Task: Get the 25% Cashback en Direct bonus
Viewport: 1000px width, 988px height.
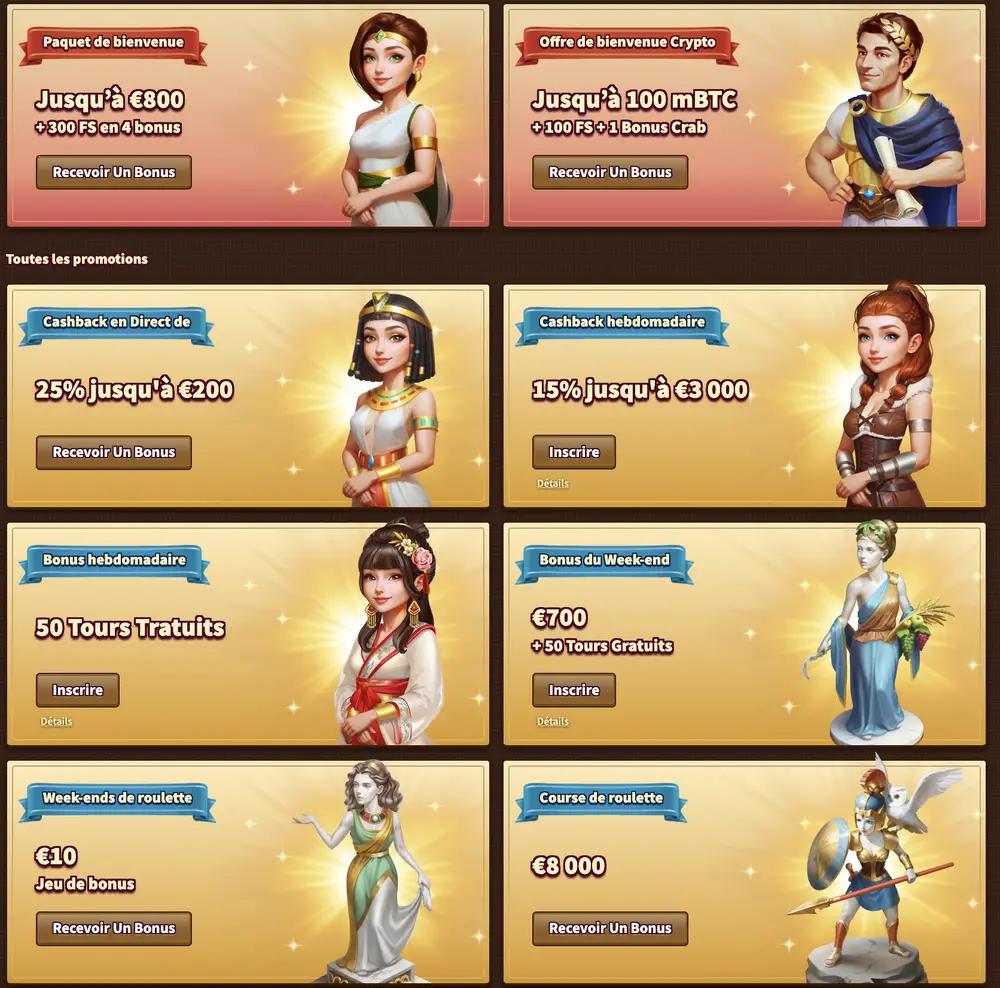Action: 113,452
